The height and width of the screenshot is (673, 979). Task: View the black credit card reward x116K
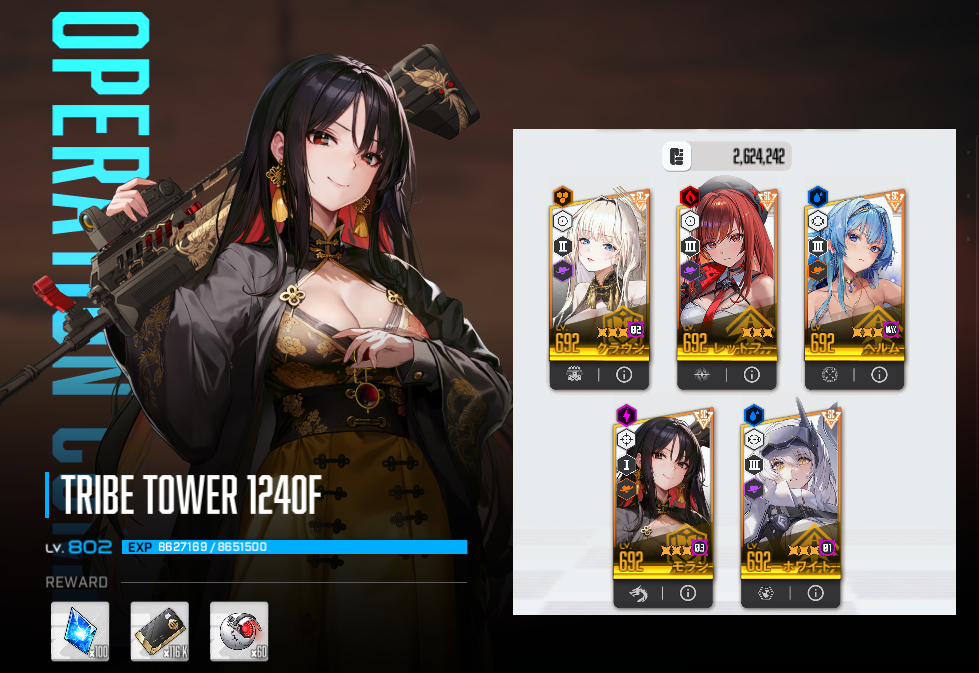[x=160, y=631]
